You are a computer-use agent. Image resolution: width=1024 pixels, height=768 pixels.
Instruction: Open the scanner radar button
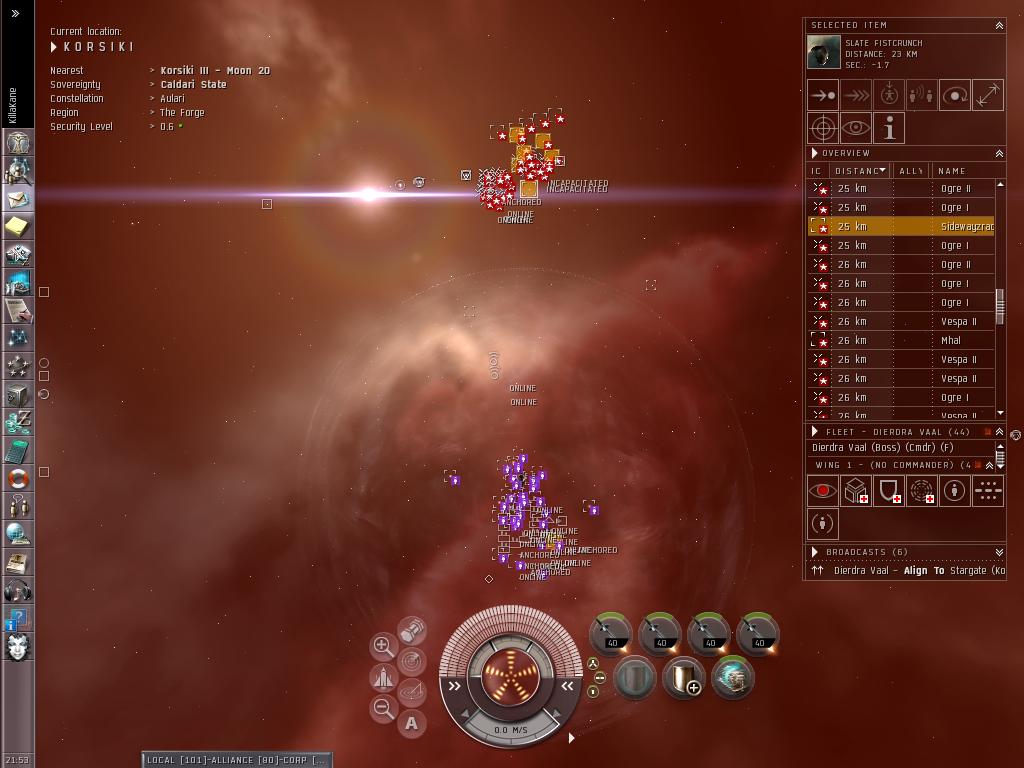pos(412,661)
